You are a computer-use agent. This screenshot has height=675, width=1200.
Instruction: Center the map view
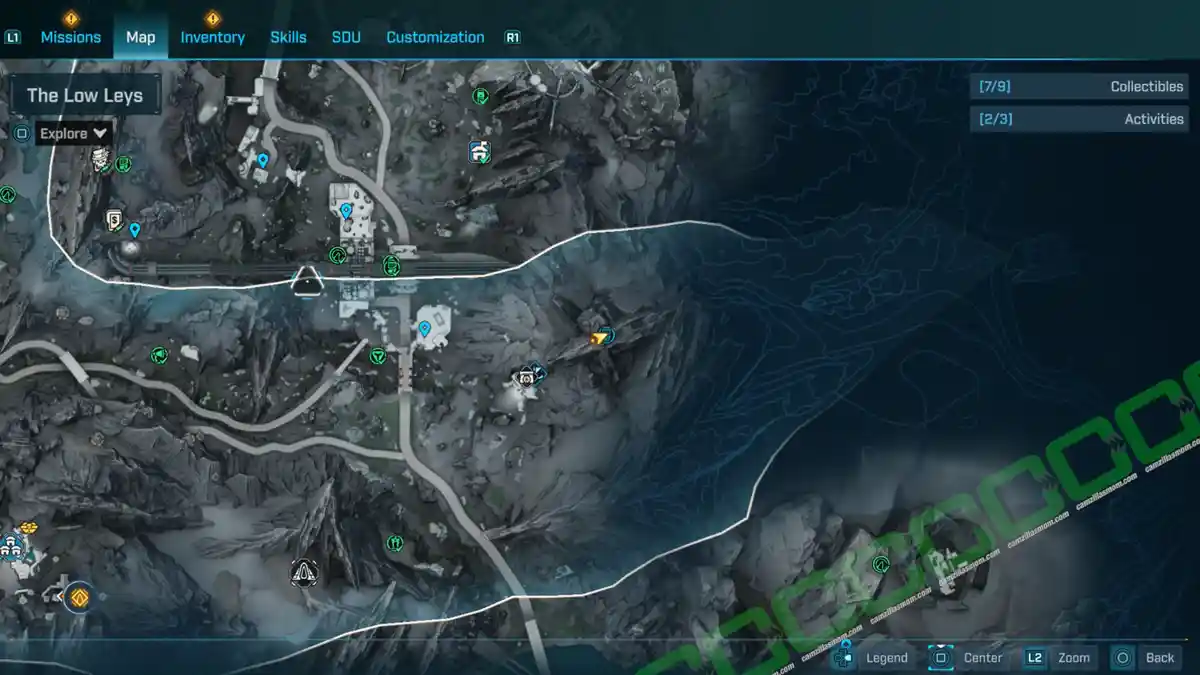968,657
